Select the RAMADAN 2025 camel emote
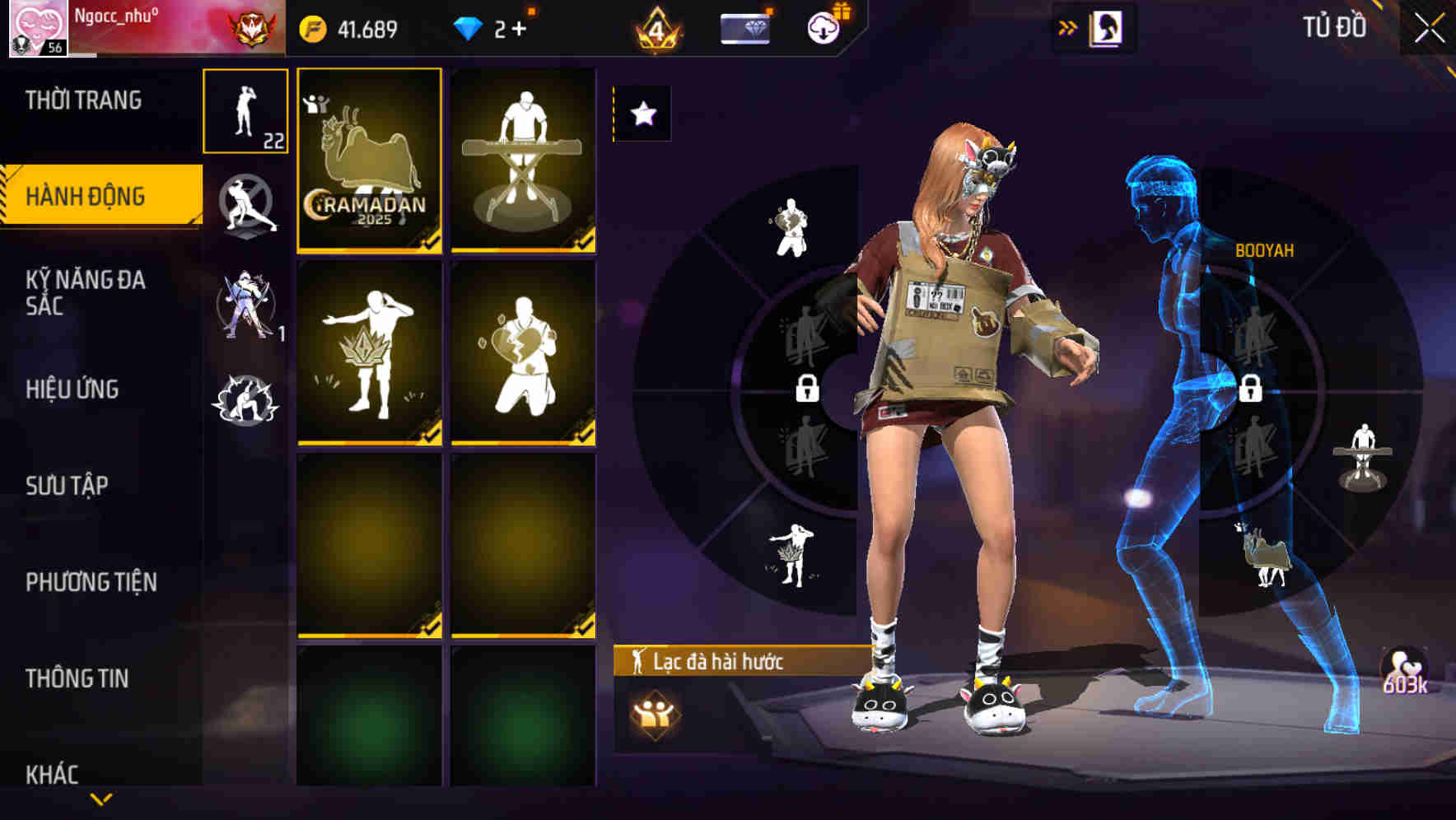Screen dimensions: 1456x820 click(x=369, y=162)
